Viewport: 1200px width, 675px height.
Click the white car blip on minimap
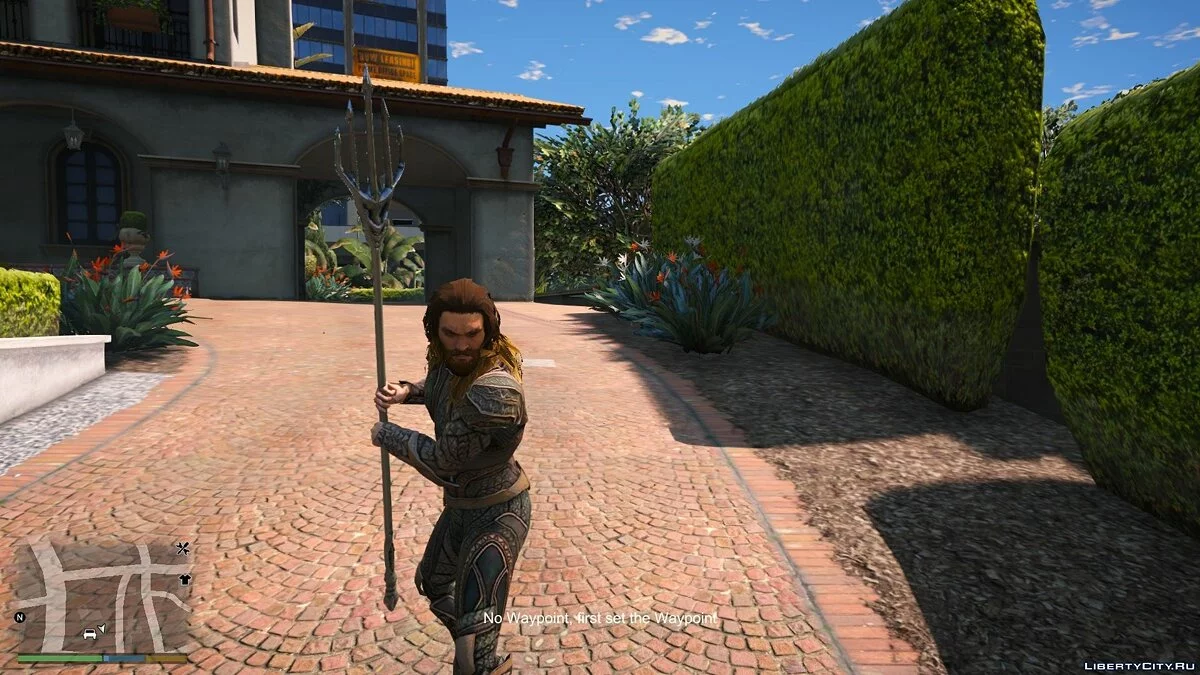[90, 633]
